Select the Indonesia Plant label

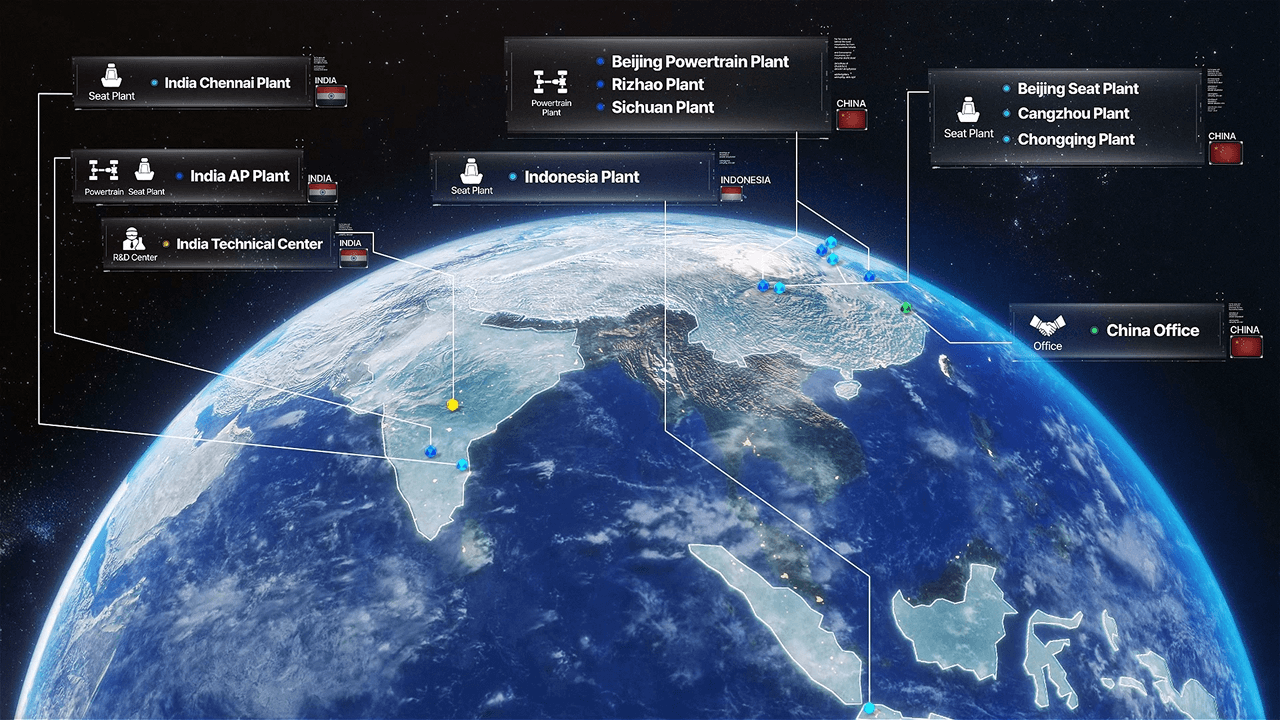pos(581,177)
